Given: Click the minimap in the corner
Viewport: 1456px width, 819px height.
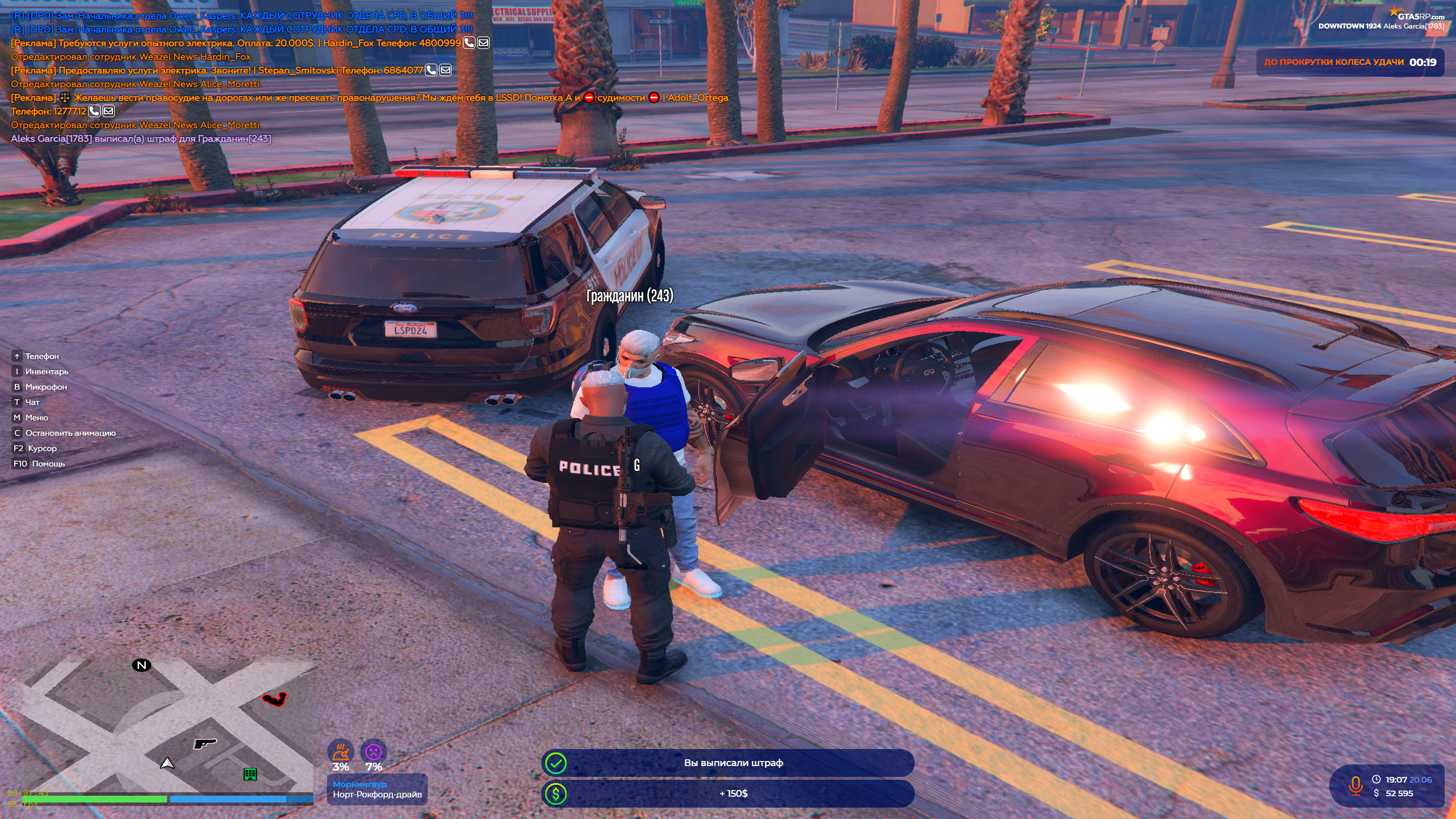Looking at the screenshot, I should 159,728.
